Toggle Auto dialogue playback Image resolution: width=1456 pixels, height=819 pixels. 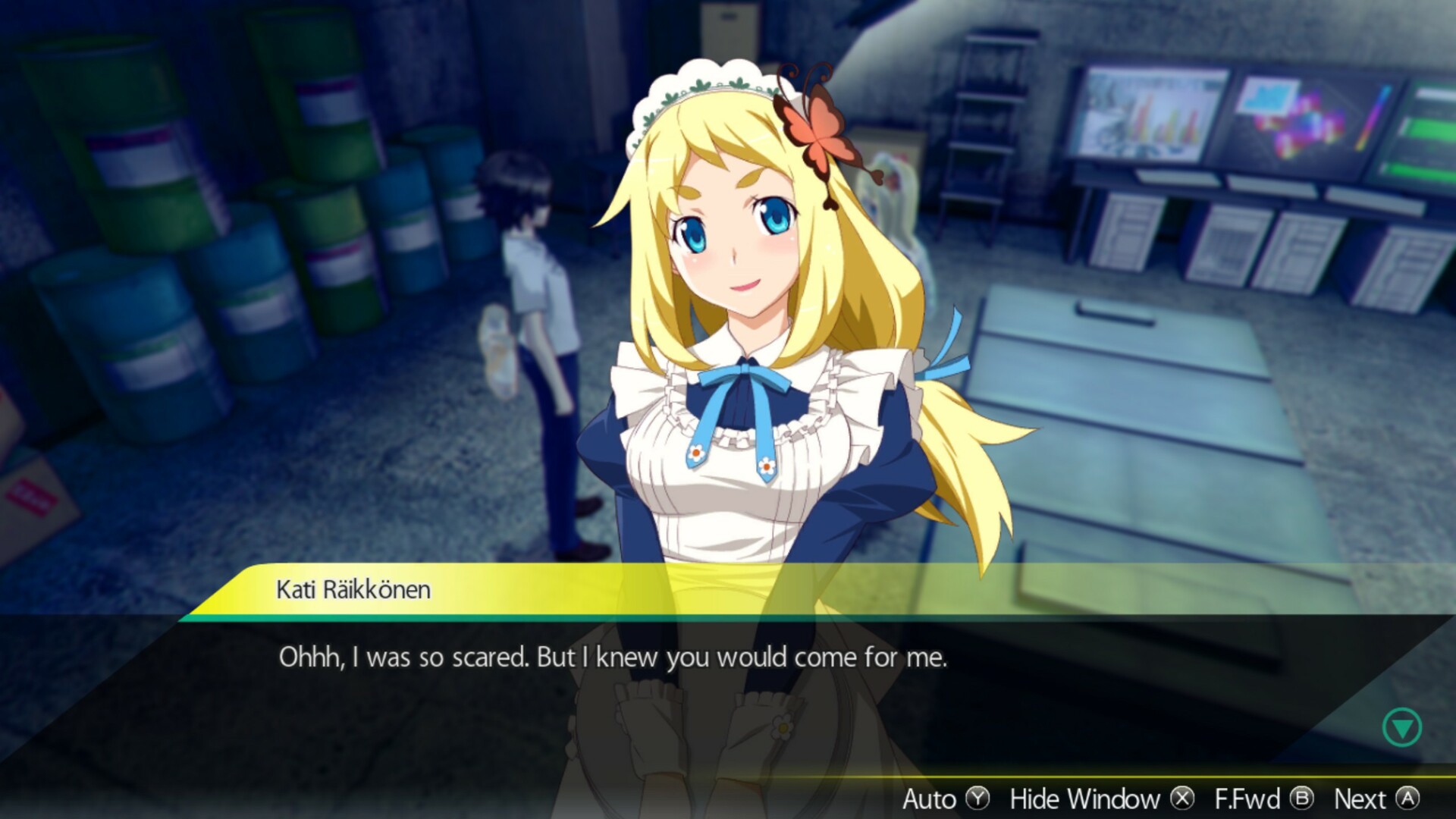tap(929, 799)
